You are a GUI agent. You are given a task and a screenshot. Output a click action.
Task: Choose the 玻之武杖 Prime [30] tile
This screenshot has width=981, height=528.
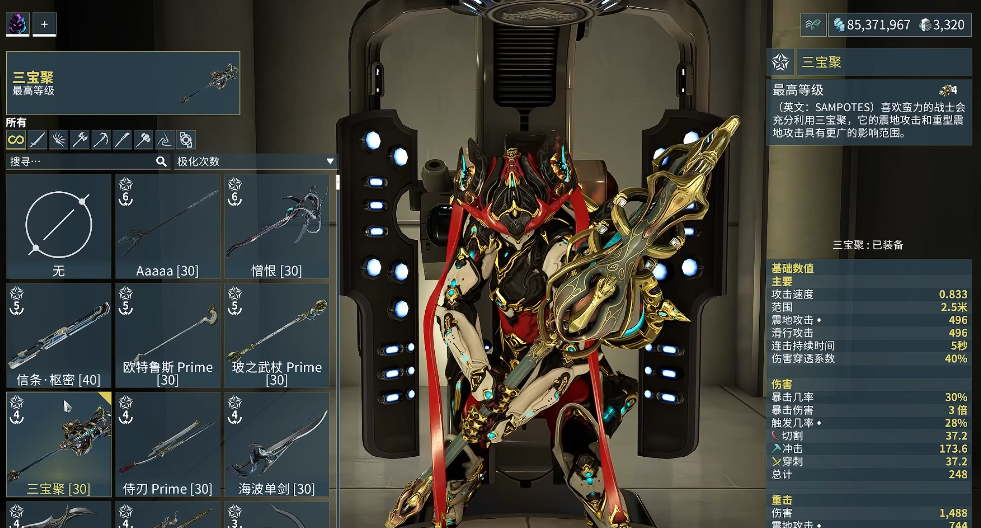tap(276, 335)
